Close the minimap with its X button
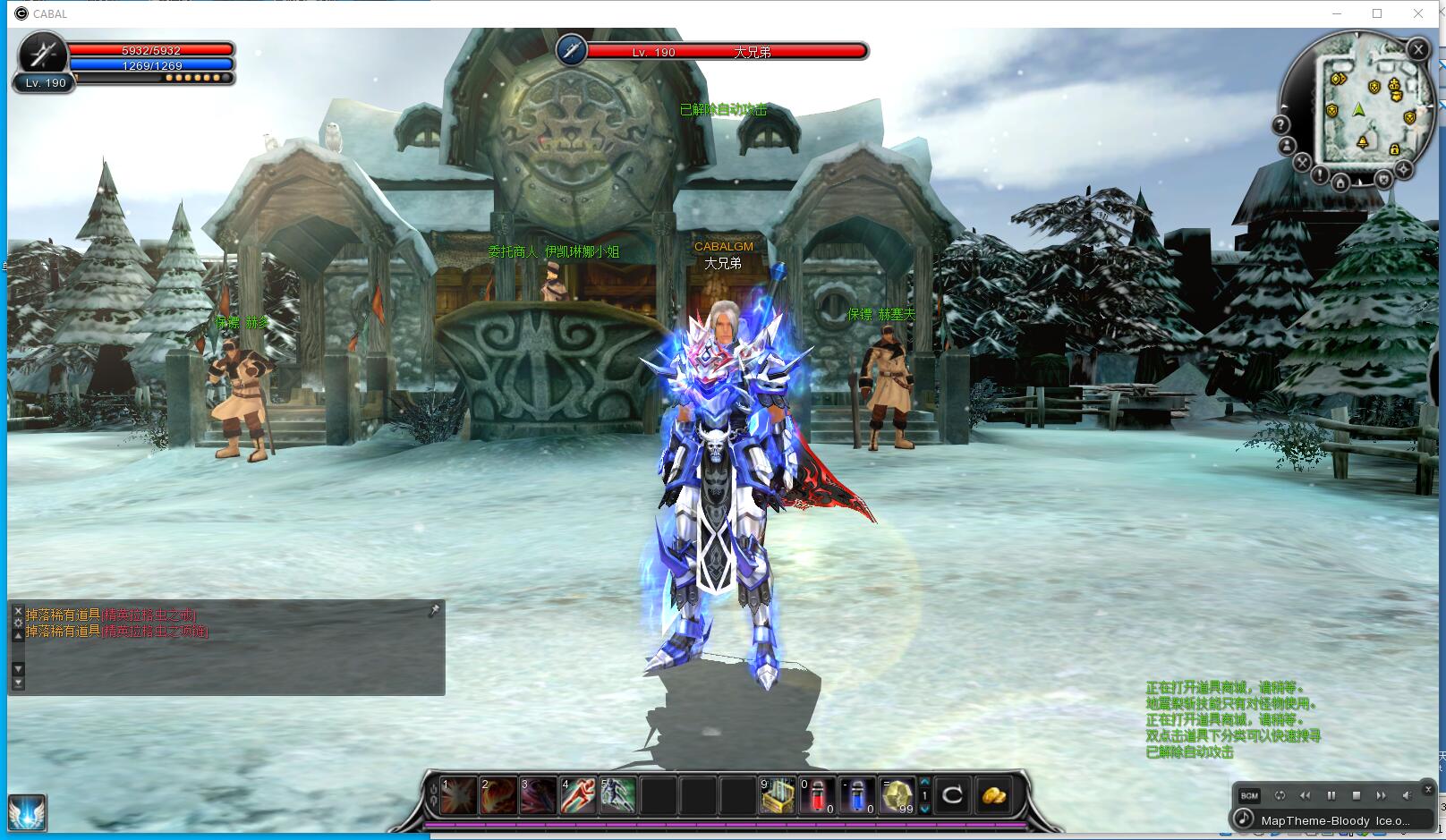The height and width of the screenshot is (840, 1446). click(1417, 50)
